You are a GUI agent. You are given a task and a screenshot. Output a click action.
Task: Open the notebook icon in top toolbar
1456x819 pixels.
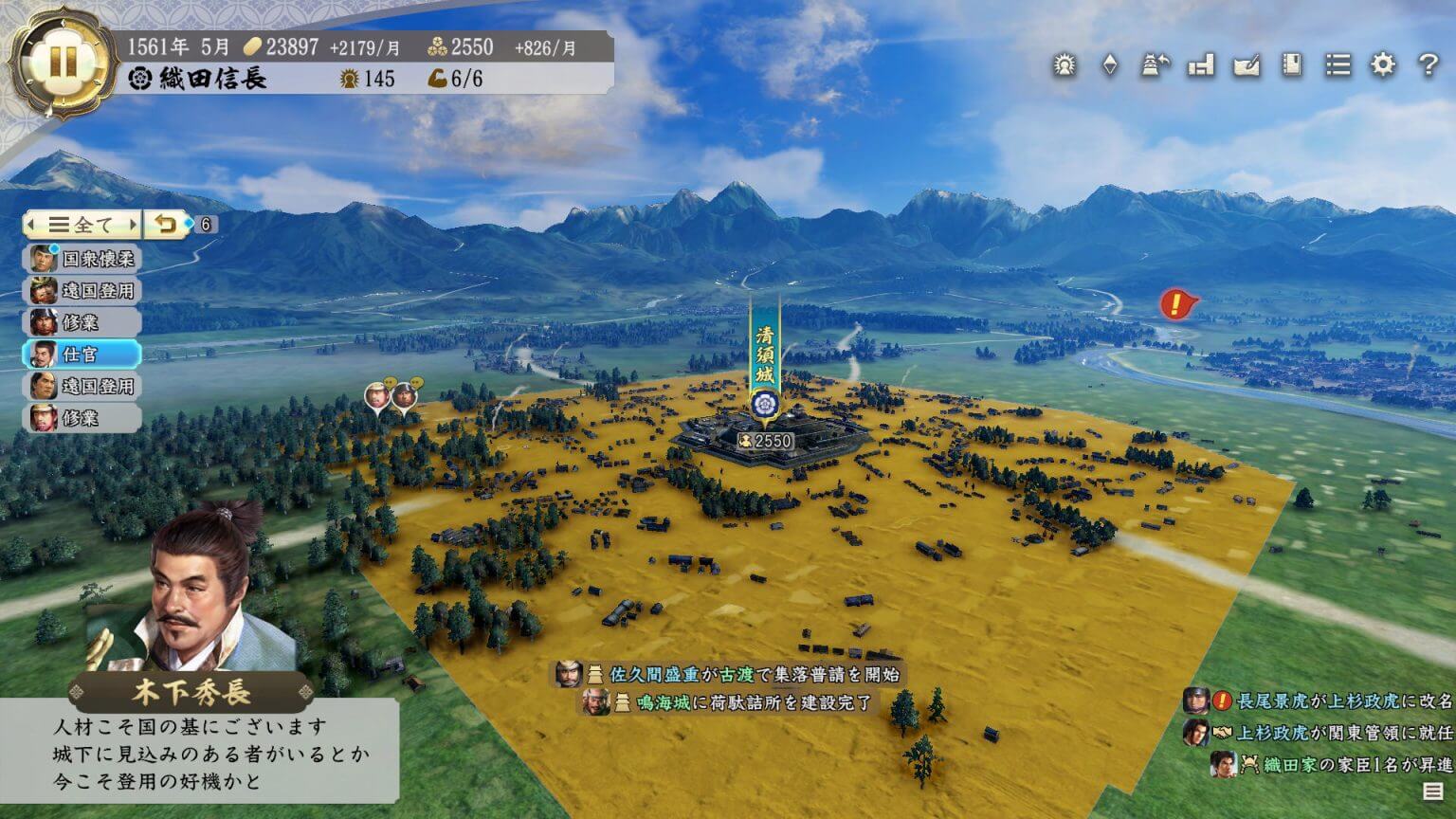pos(1291,65)
